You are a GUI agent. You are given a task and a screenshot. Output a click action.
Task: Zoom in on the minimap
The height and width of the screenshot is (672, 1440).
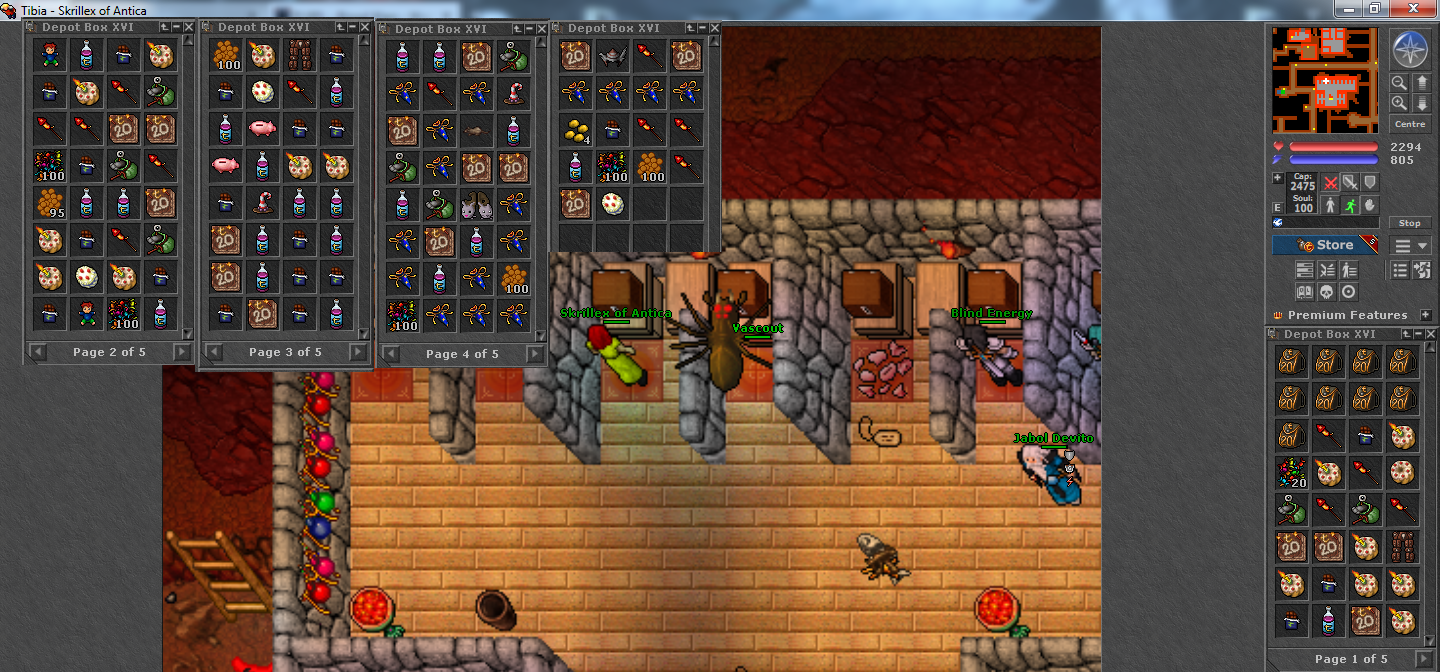click(1399, 83)
